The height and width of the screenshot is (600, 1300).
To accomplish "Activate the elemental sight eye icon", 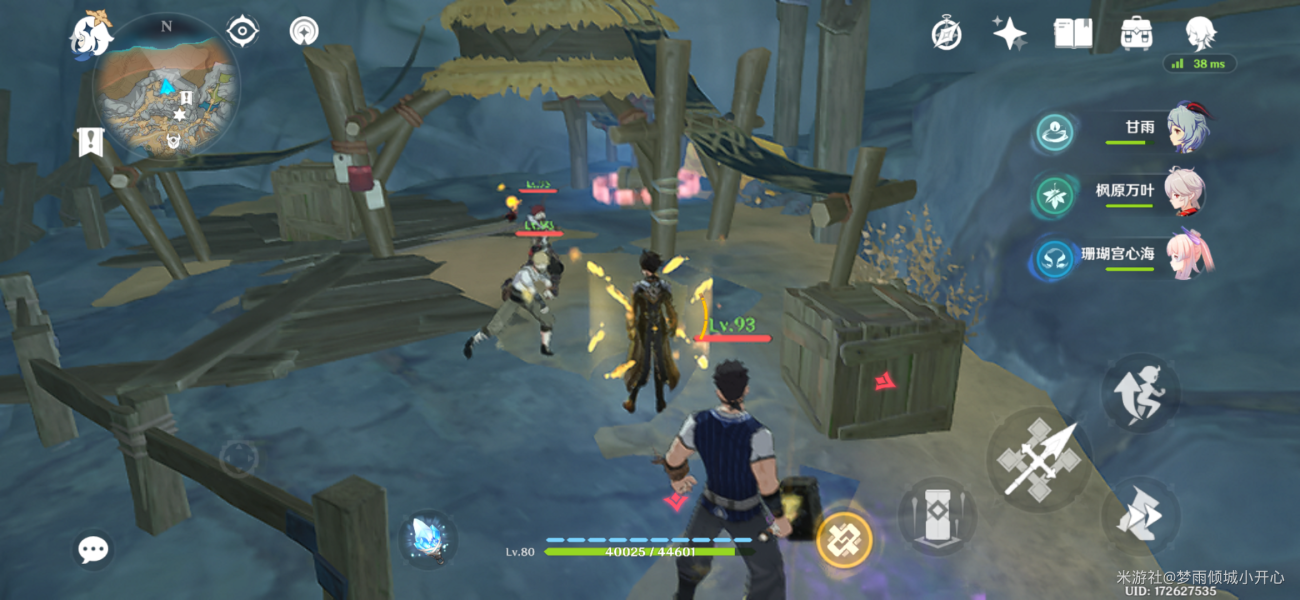I will (242, 31).
